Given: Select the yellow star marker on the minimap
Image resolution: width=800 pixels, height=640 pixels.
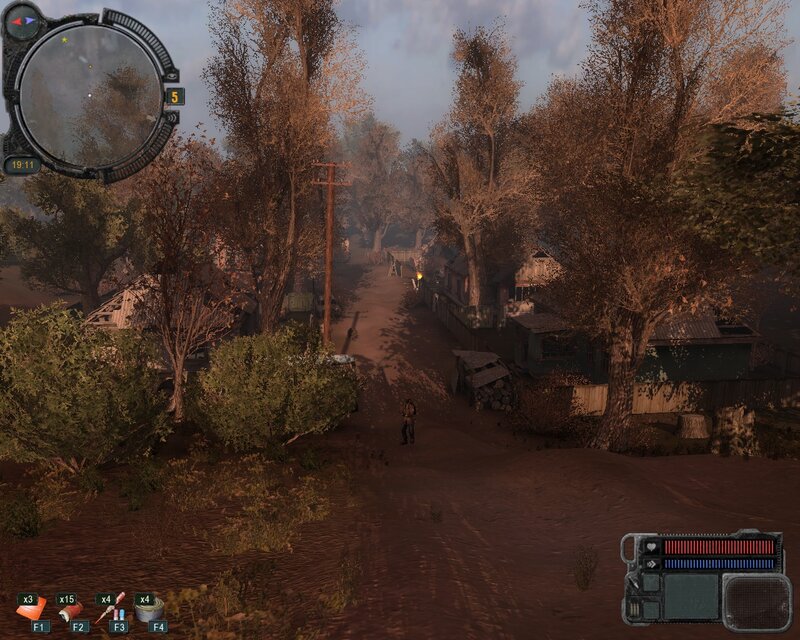Looking at the screenshot, I should pyautogui.click(x=66, y=40).
